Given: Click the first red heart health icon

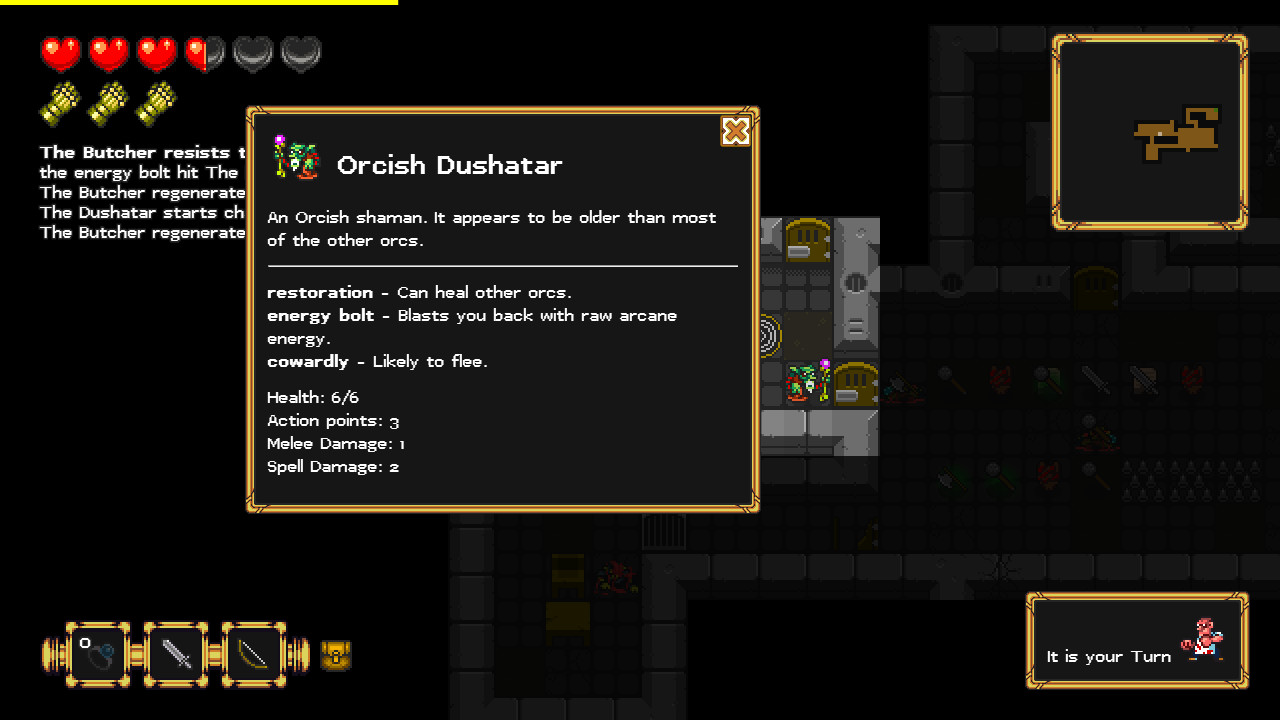Looking at the screenshot, I should coord(60,52).
